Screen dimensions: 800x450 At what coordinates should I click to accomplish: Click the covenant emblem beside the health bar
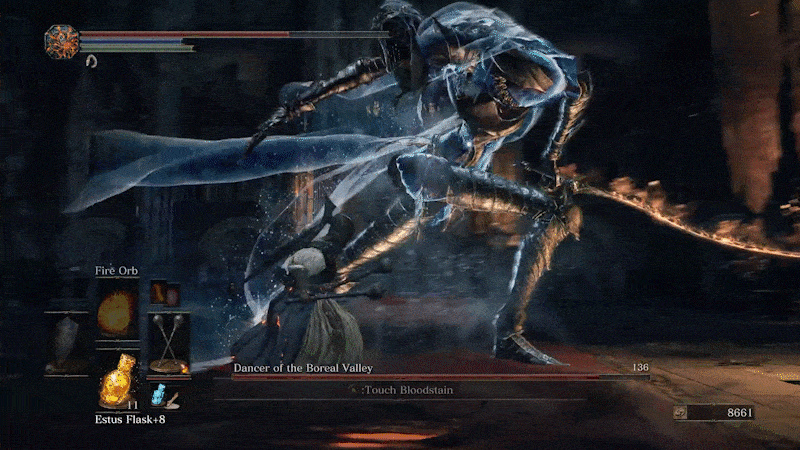click(61, 42)
